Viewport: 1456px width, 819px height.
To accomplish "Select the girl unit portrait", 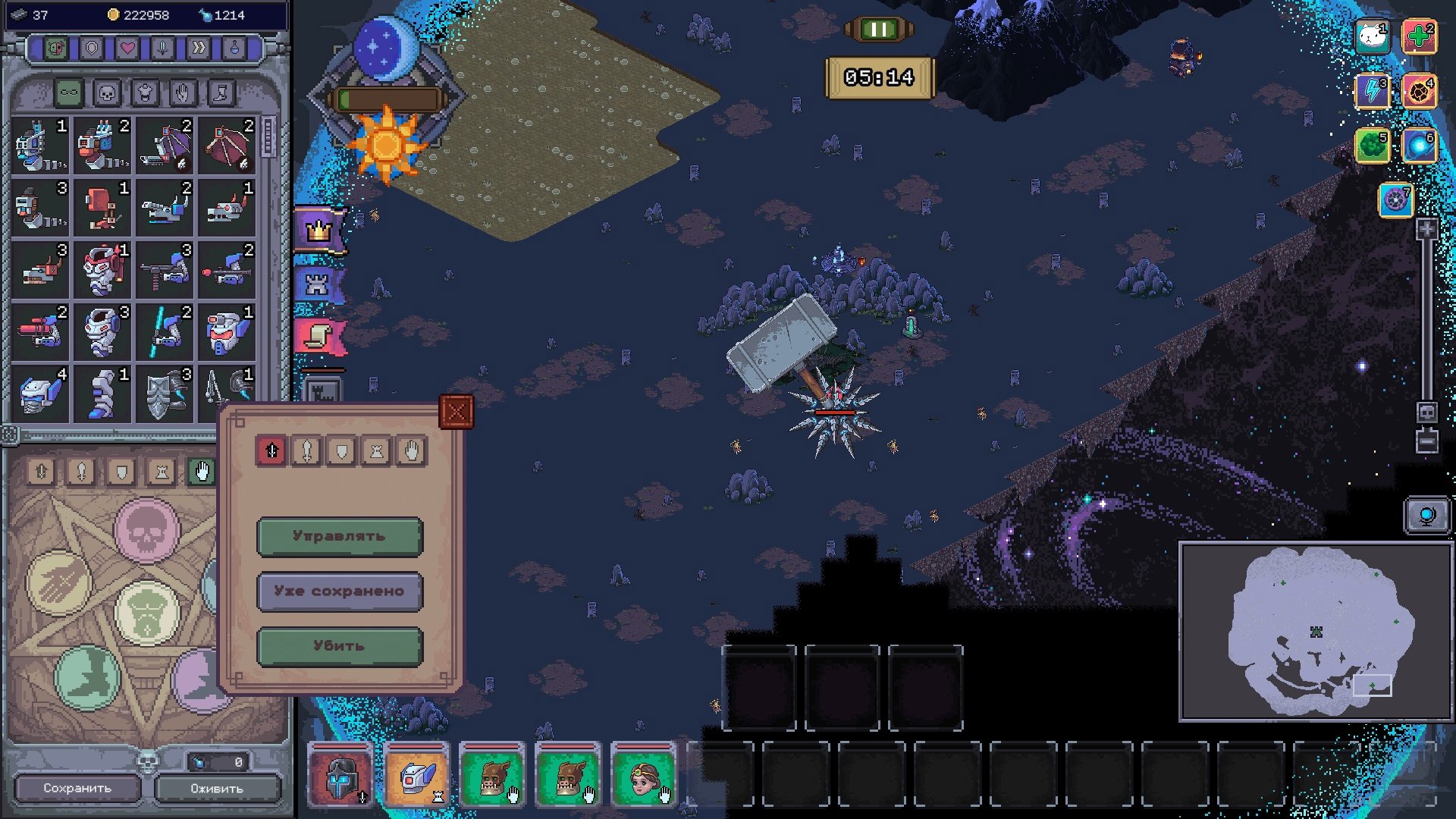I will coord(643,775).
